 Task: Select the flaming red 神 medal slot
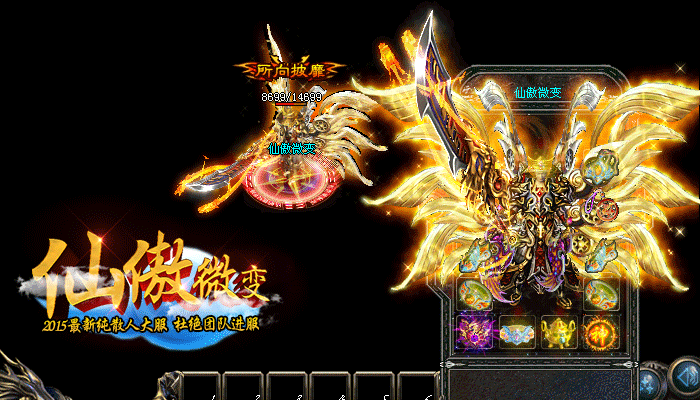point(602,331)
